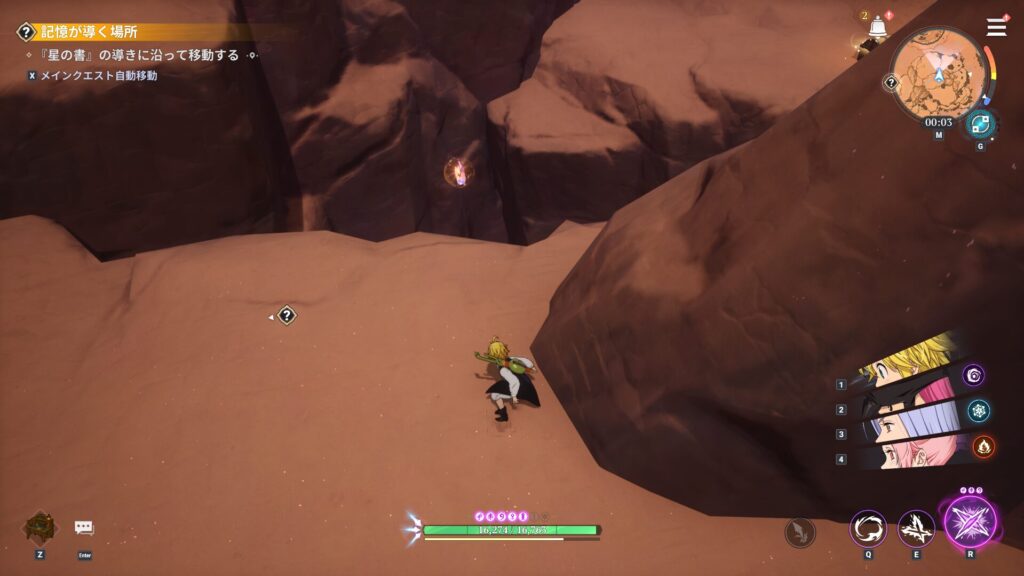Open the chat speech bubble
Screen dimensions: 1024x576
84,528
